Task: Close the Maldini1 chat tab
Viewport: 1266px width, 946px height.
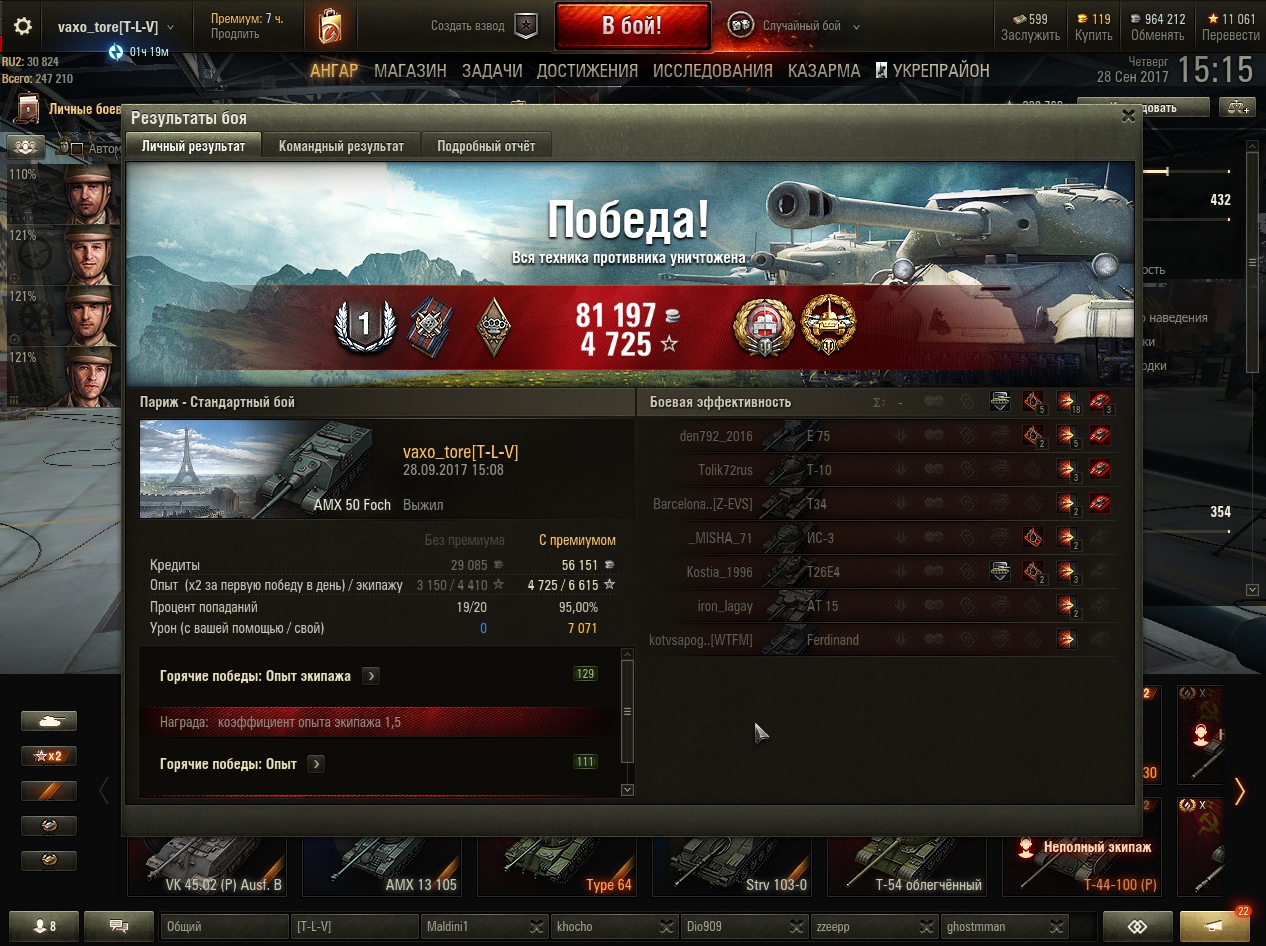Action: 536,927
